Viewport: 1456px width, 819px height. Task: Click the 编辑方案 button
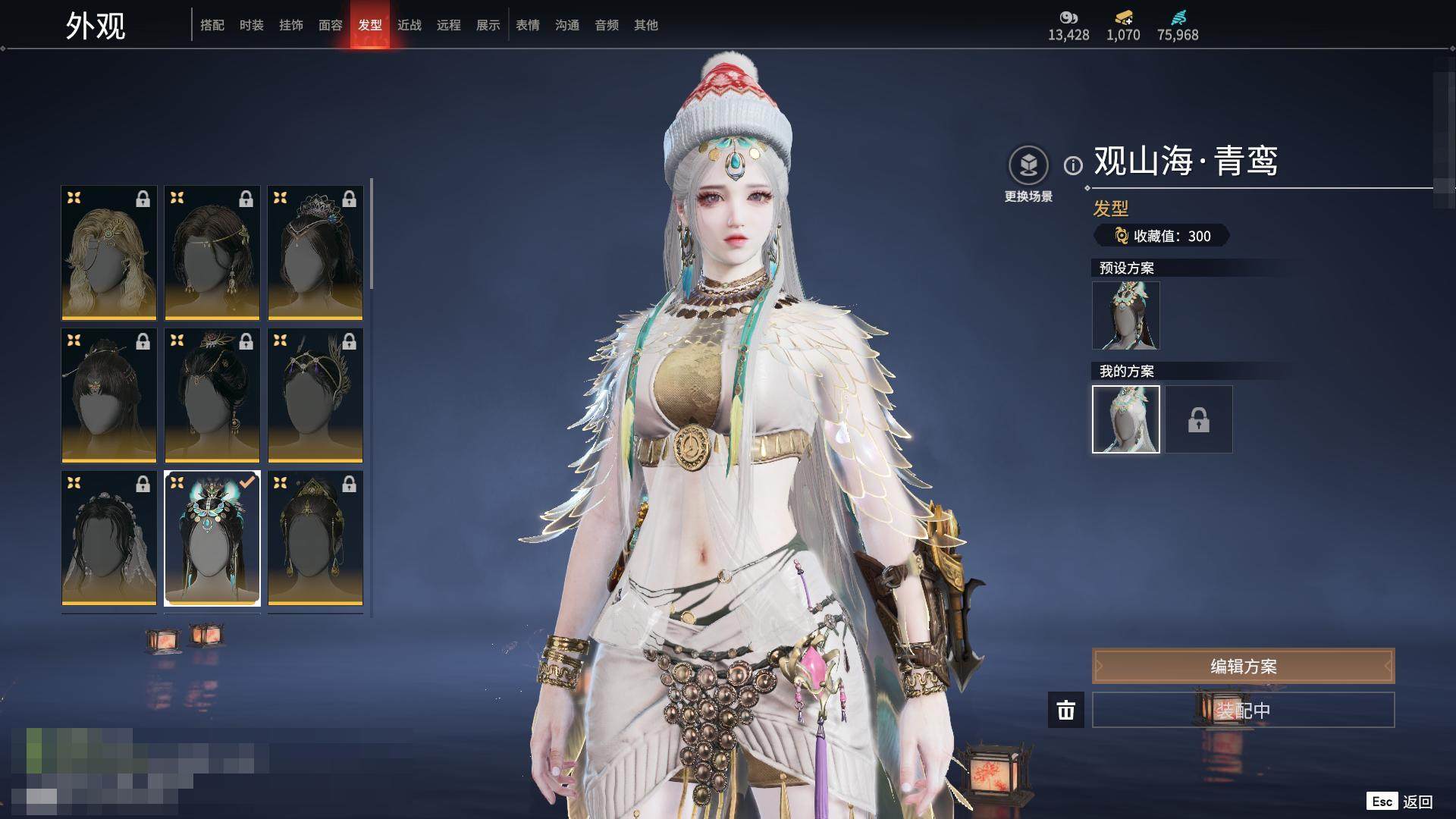point(1243,666)
